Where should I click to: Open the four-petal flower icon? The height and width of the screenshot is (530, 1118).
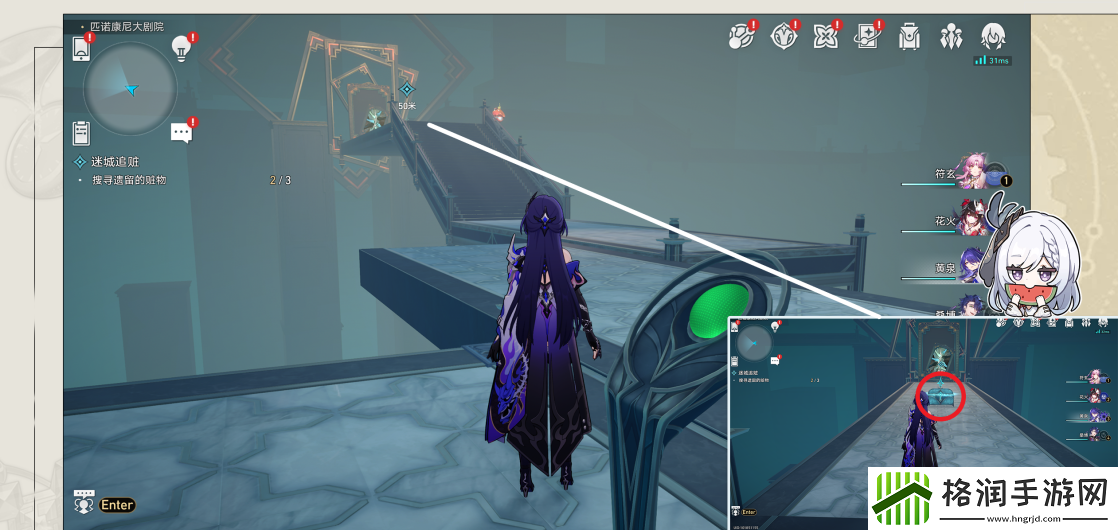point(825,37)
